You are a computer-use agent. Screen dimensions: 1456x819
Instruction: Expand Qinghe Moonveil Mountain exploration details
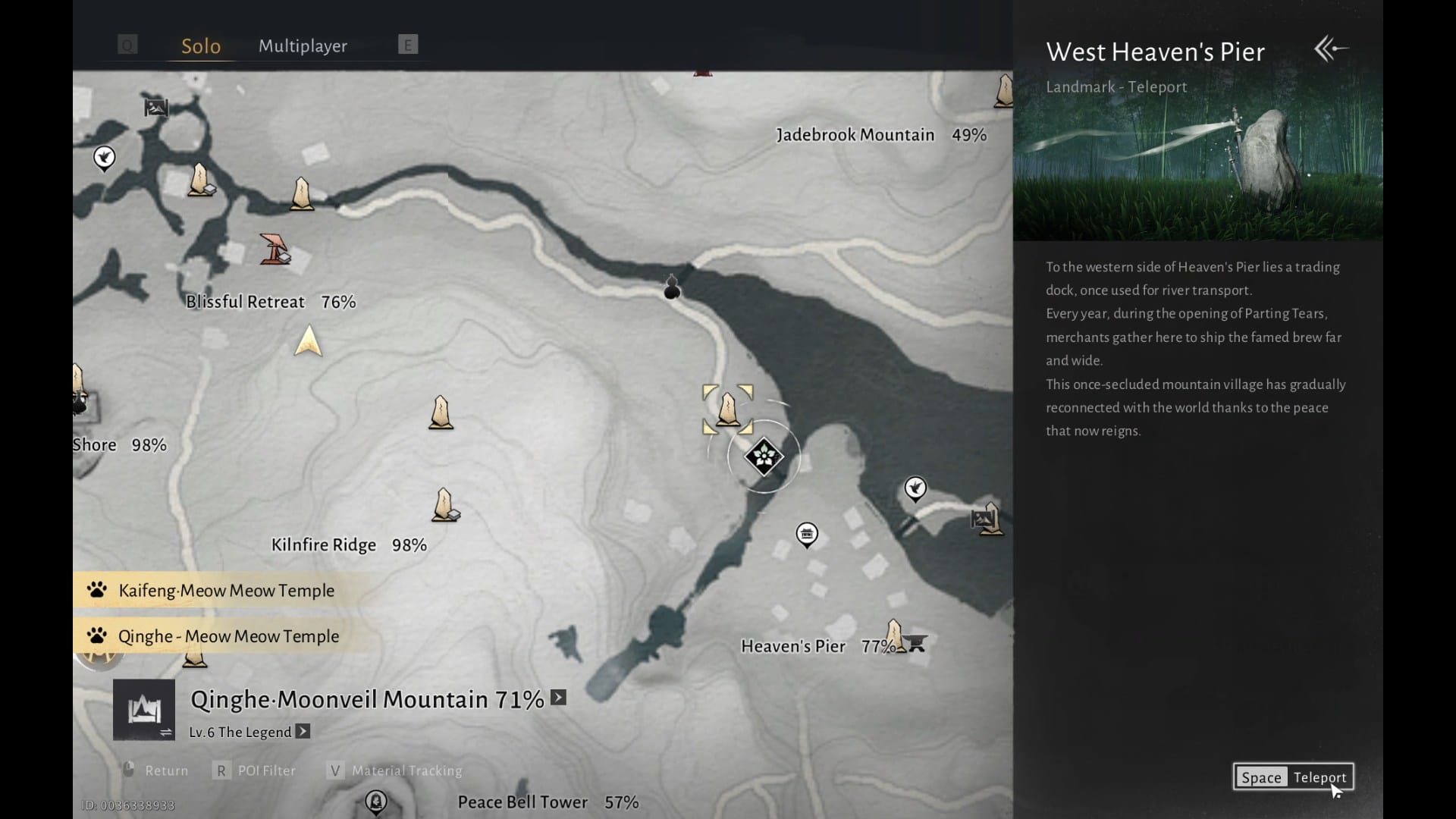point(559,698)
